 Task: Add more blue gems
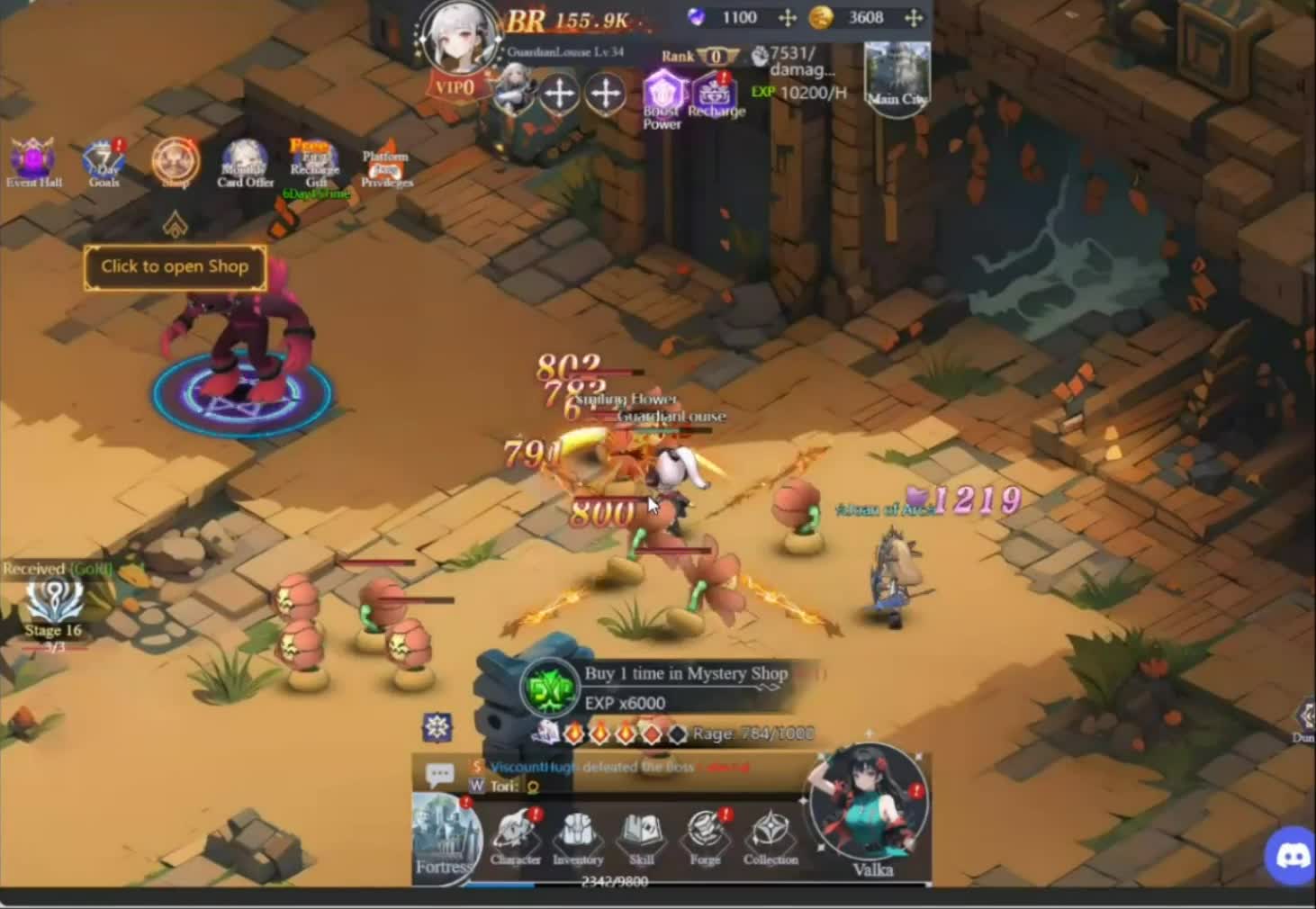[787, 18]
